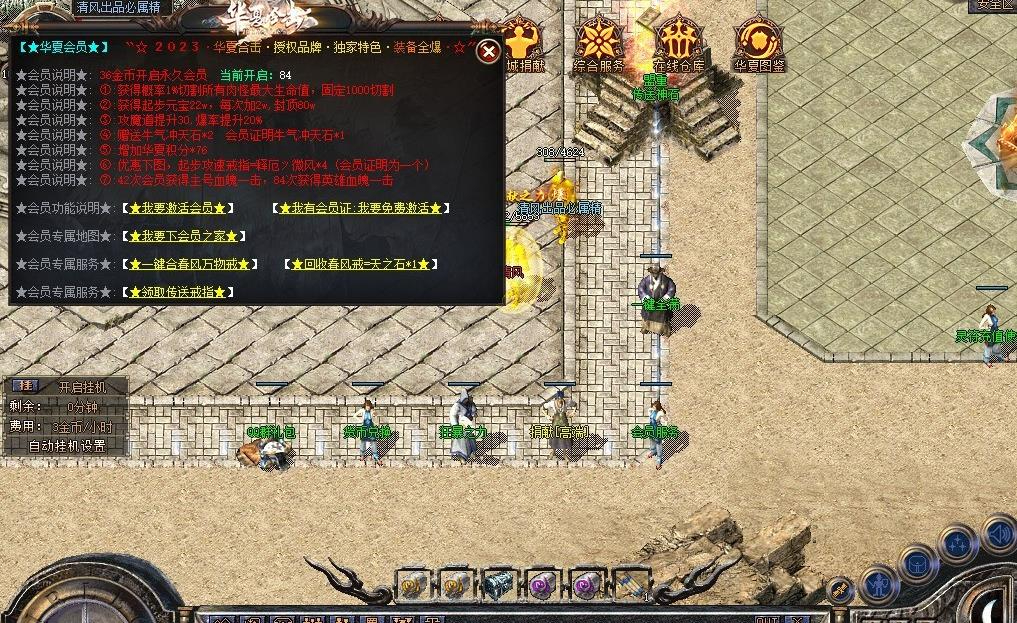Viewport: 1017px width, 623px height.
Task: Select 我有会员证:我要免费激活 option
Action: [361, 208]
